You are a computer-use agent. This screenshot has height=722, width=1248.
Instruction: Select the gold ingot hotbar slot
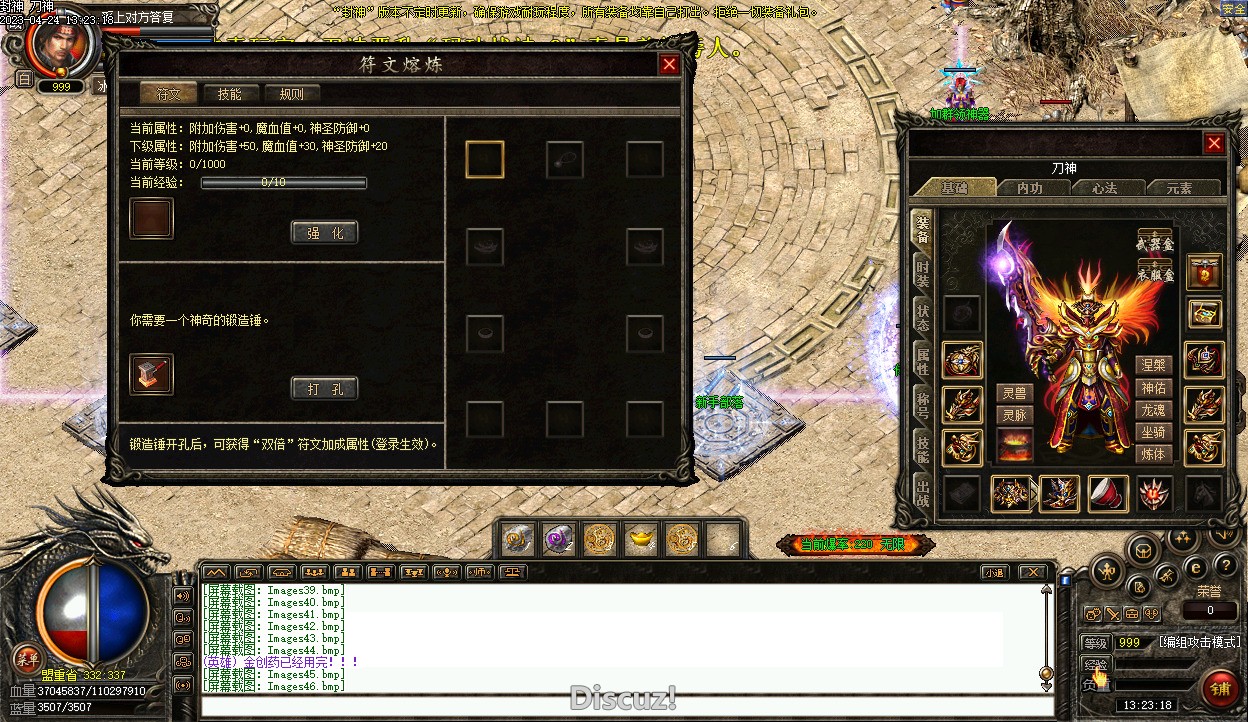640,540
